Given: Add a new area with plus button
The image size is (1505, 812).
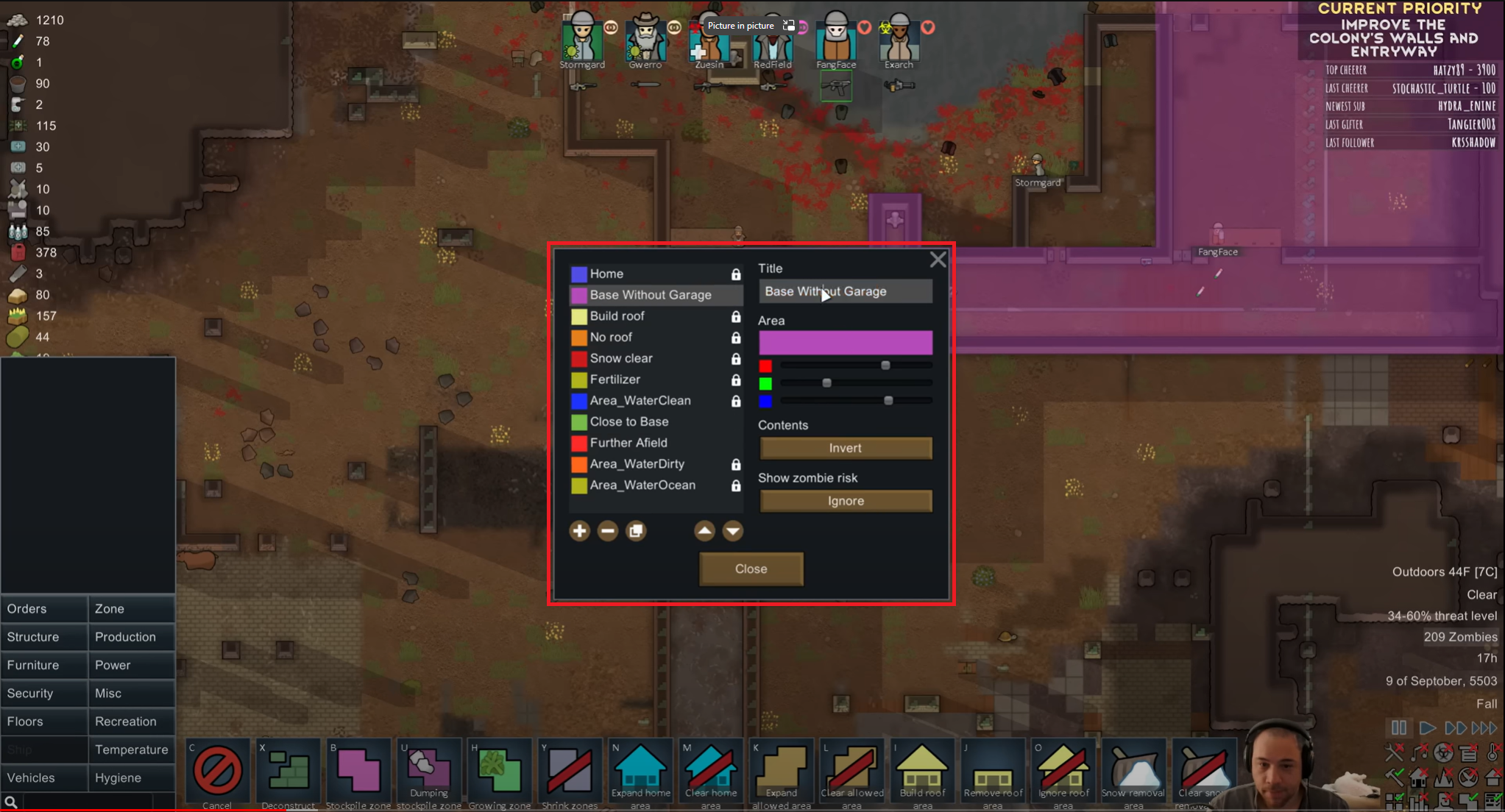Looking at the screenshot, I should [x=579, y=531].
